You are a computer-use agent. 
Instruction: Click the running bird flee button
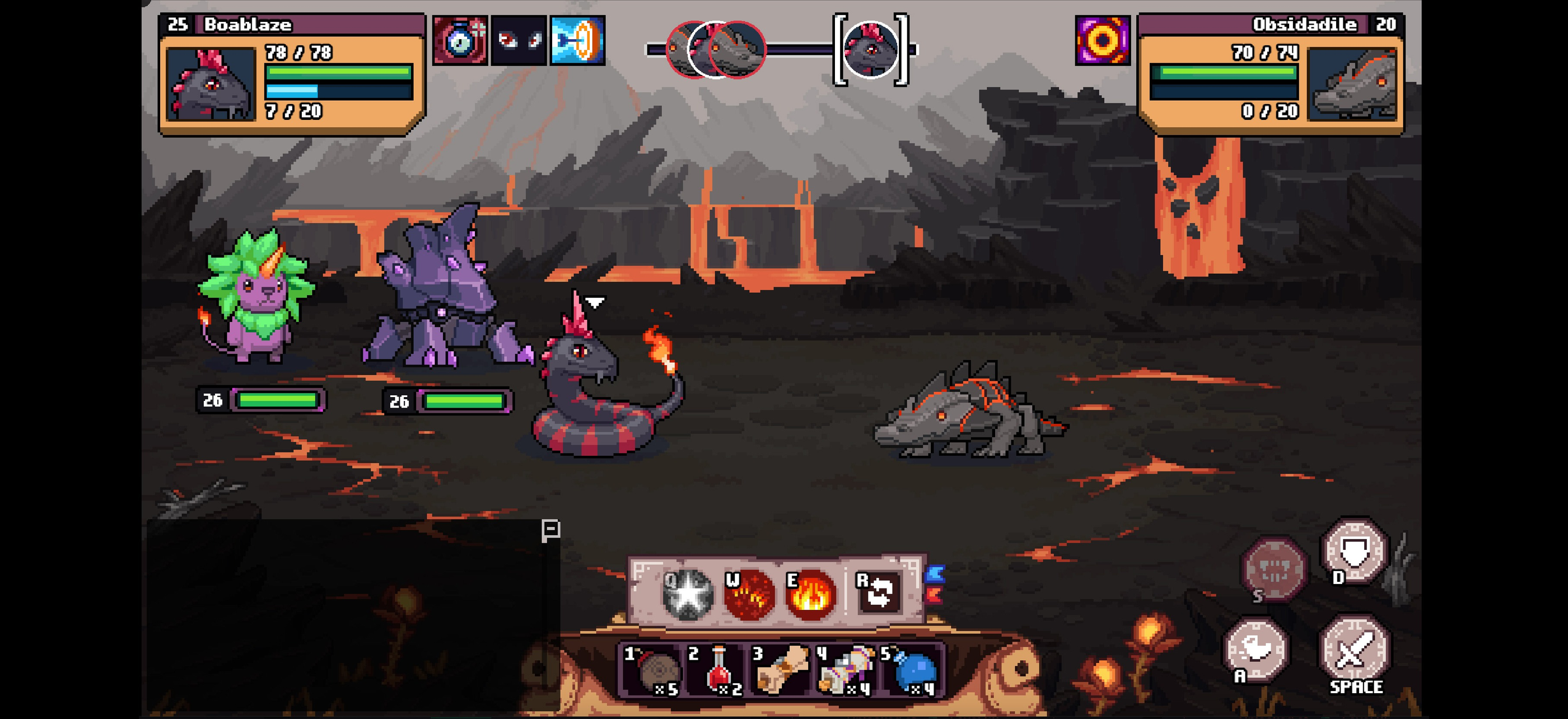(1256, 650)
